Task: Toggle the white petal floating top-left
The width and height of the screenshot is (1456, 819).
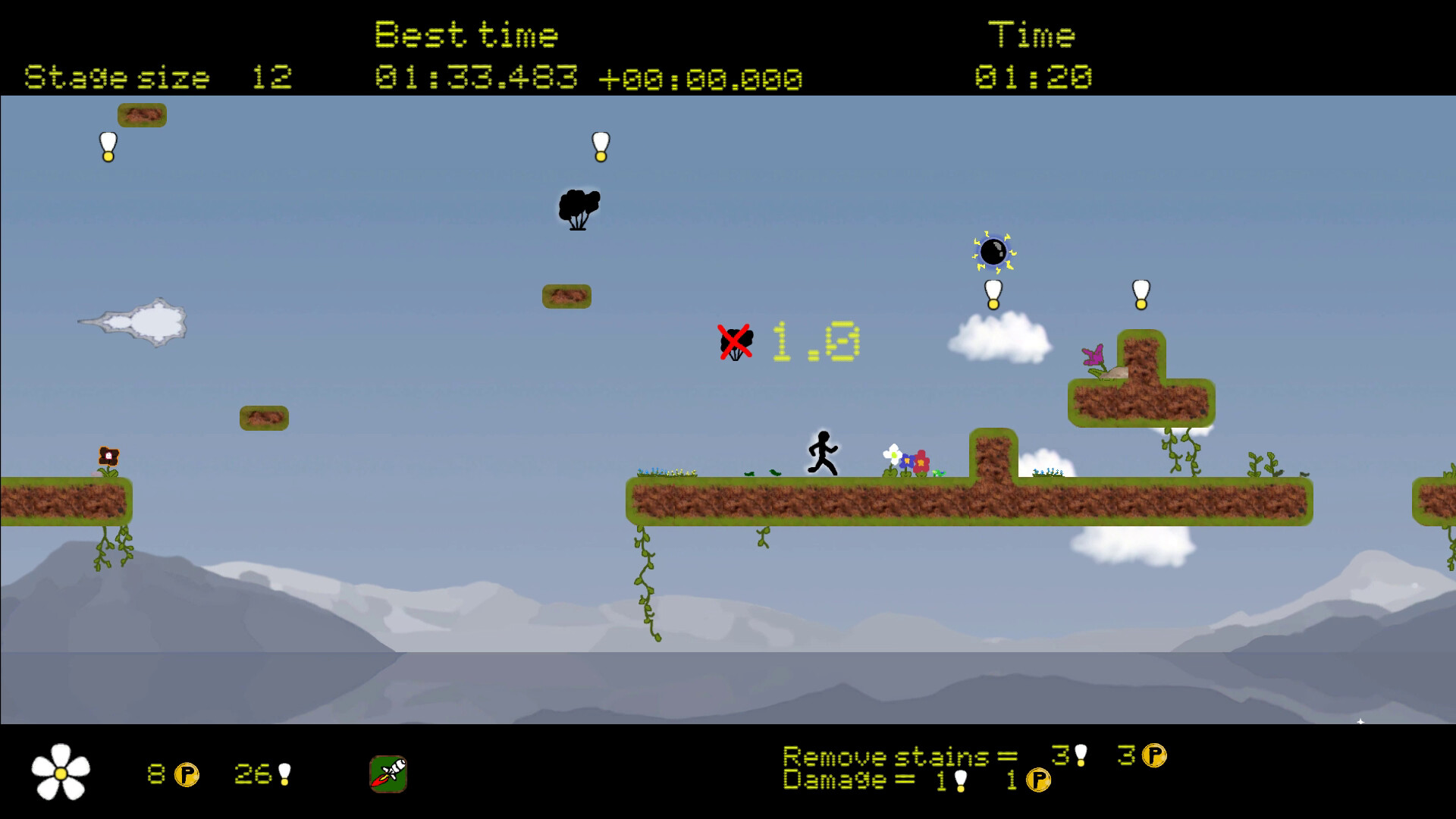Action: click(106, 146)
